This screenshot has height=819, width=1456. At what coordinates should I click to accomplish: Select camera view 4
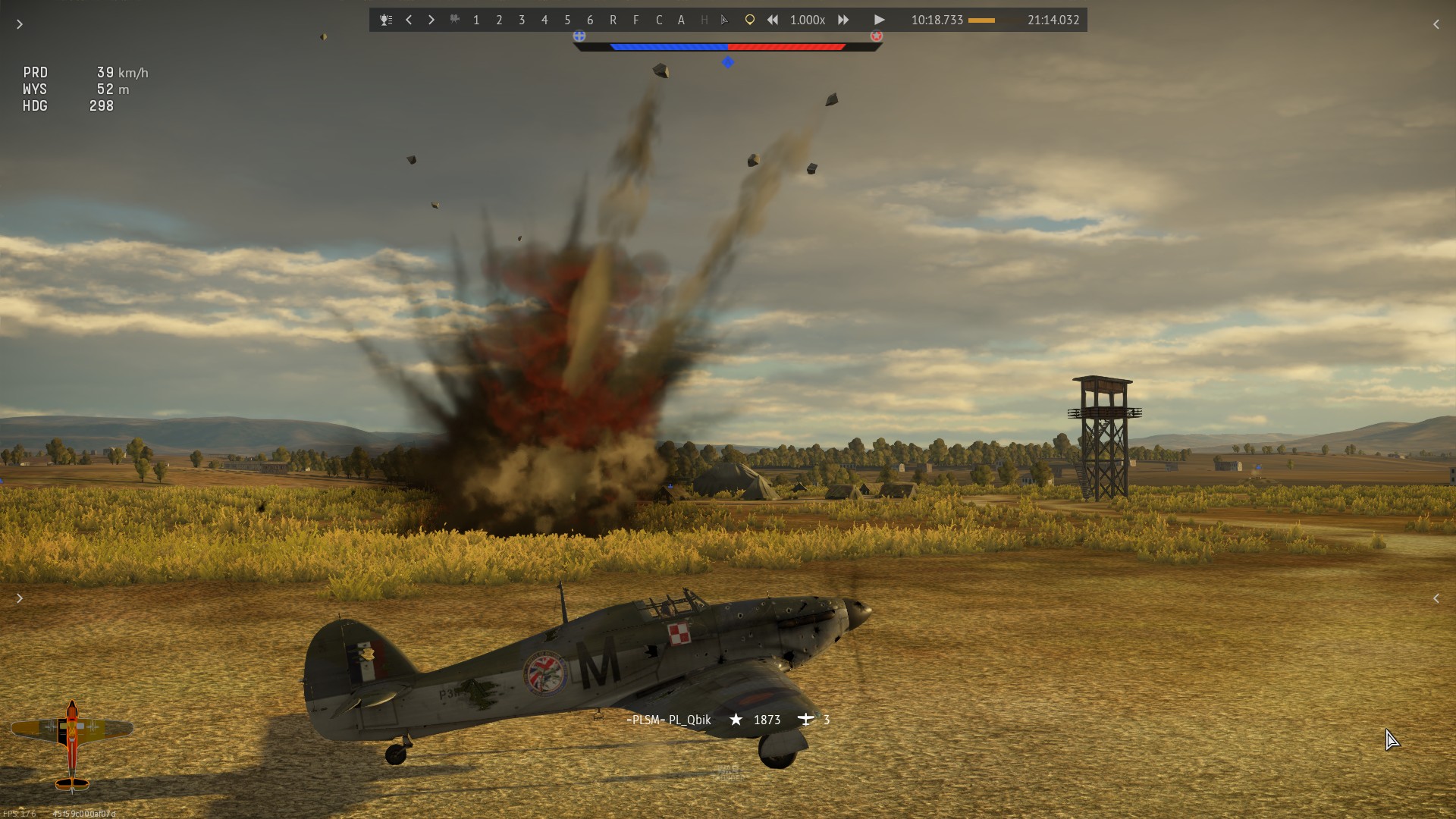(544, 20)
